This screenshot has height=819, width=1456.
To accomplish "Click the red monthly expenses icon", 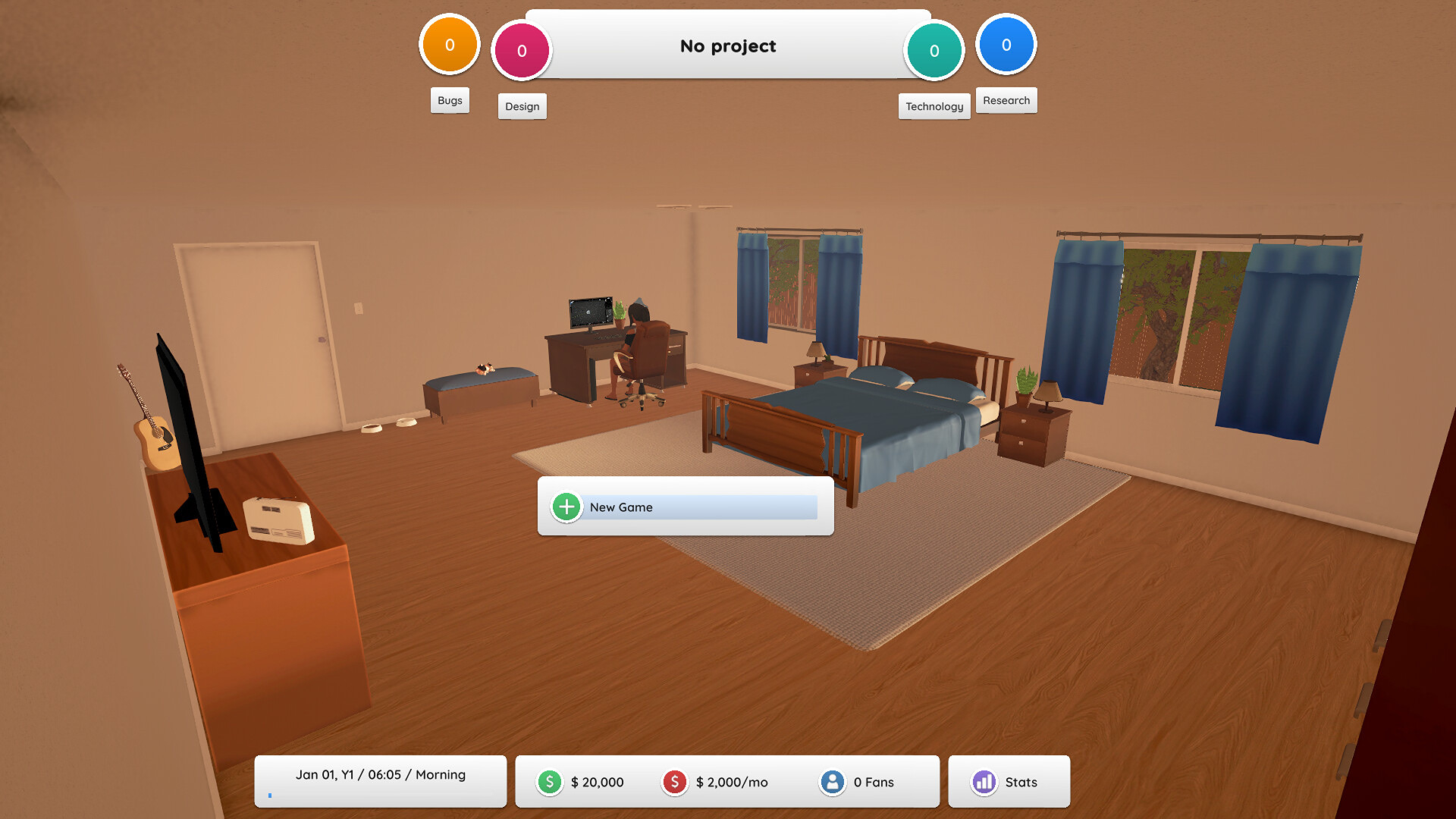I will [674, 782].
